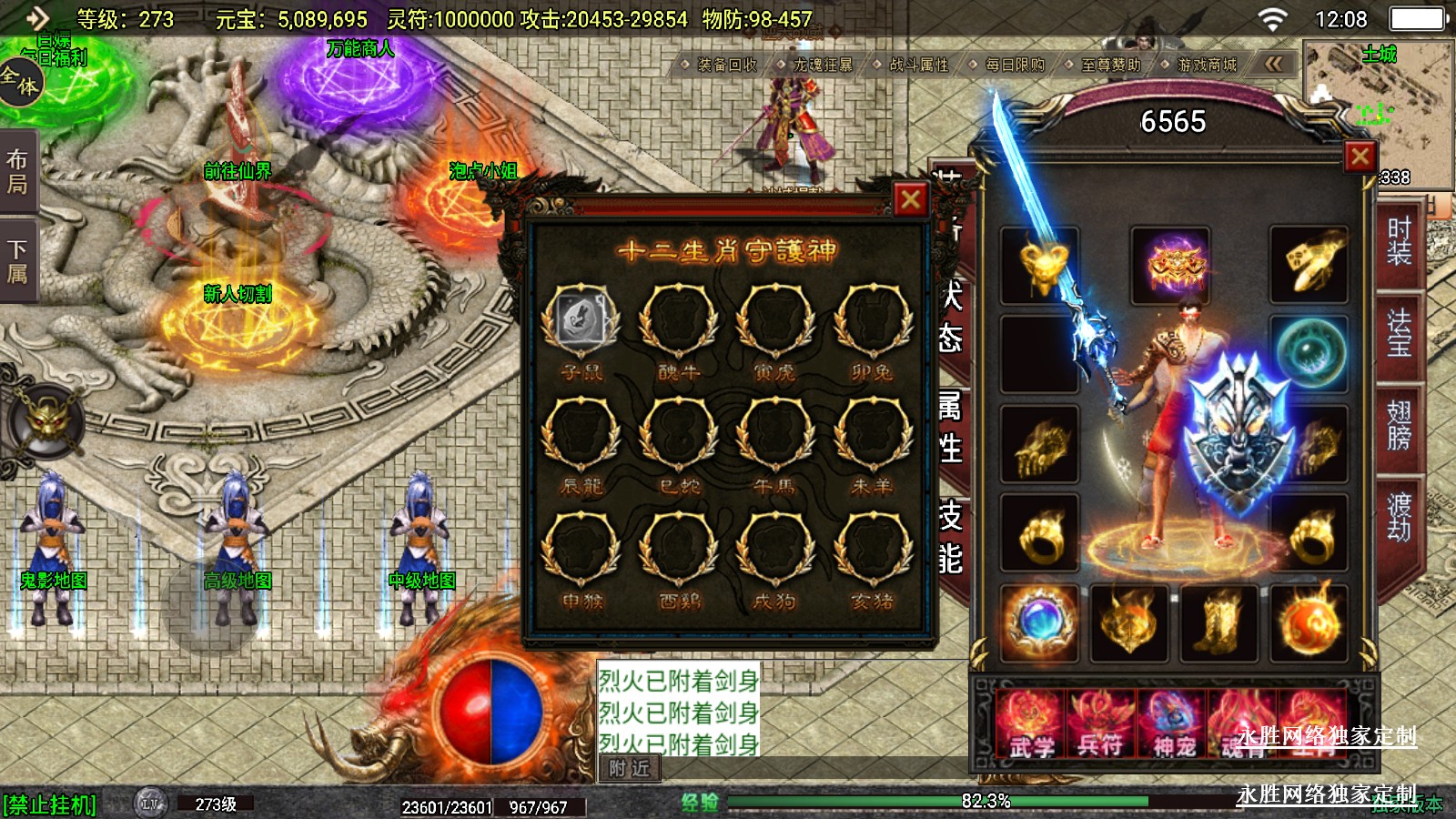Close the character equipment panel

tap(1360, 157)
